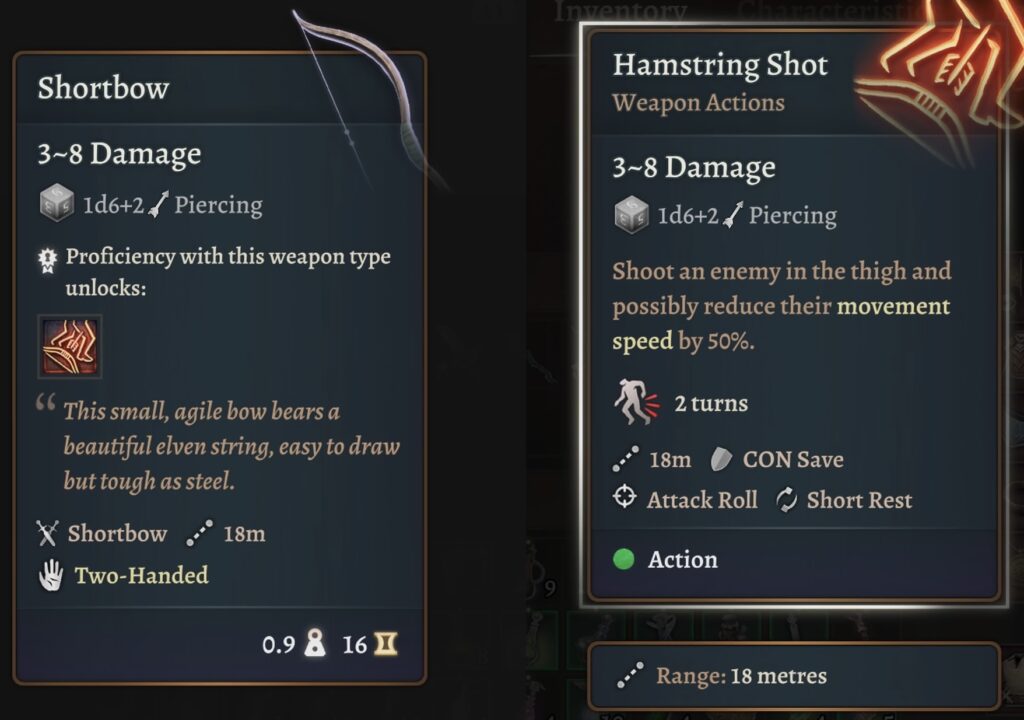Image resolution: width=1024 pixels, height=720 pixels.
Task: Select the Hamstring Shot icon in Shortbow tooltip
Action: click(x=70, y=347)
